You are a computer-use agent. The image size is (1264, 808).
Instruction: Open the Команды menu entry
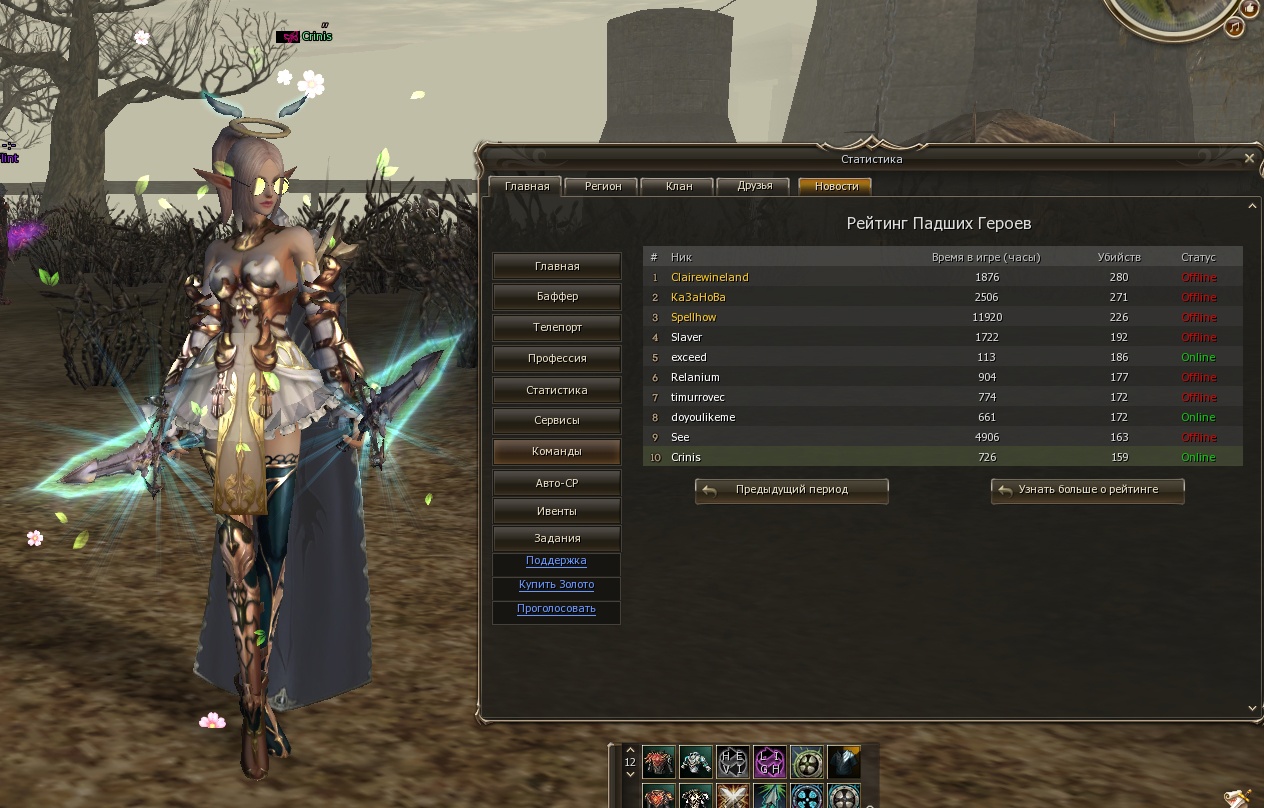pyautogui.click(x=557, y=452)
